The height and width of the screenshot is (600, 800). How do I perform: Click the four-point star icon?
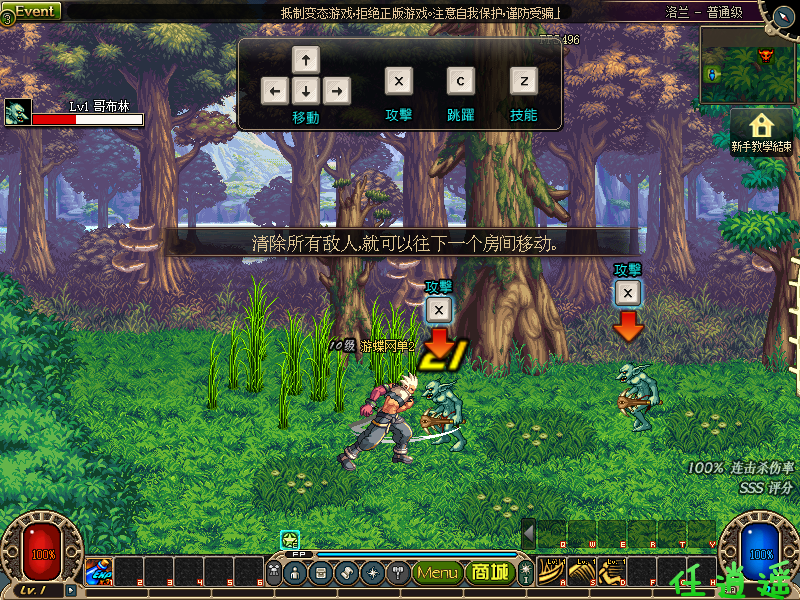tap(371, 573)
